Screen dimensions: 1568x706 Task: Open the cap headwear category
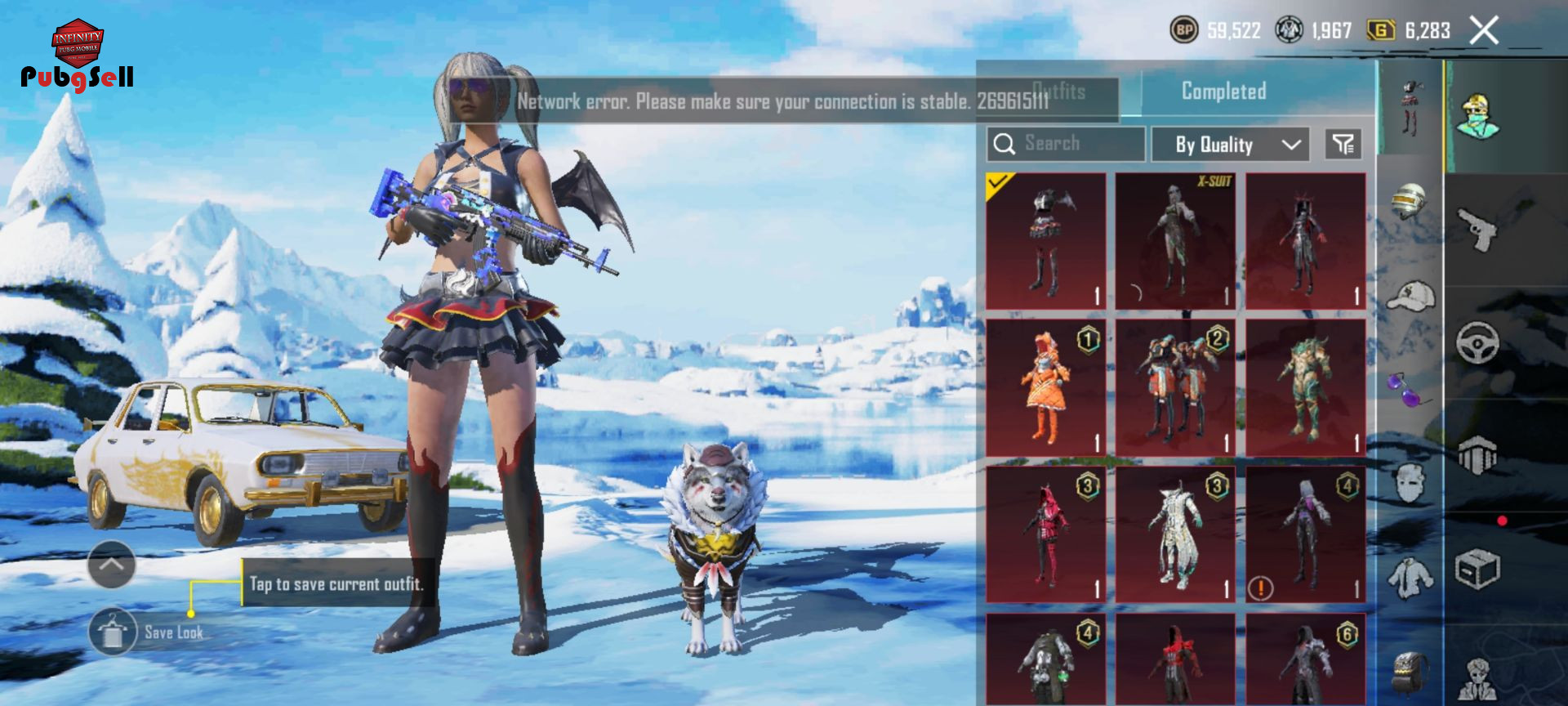tap(1410, 295)
